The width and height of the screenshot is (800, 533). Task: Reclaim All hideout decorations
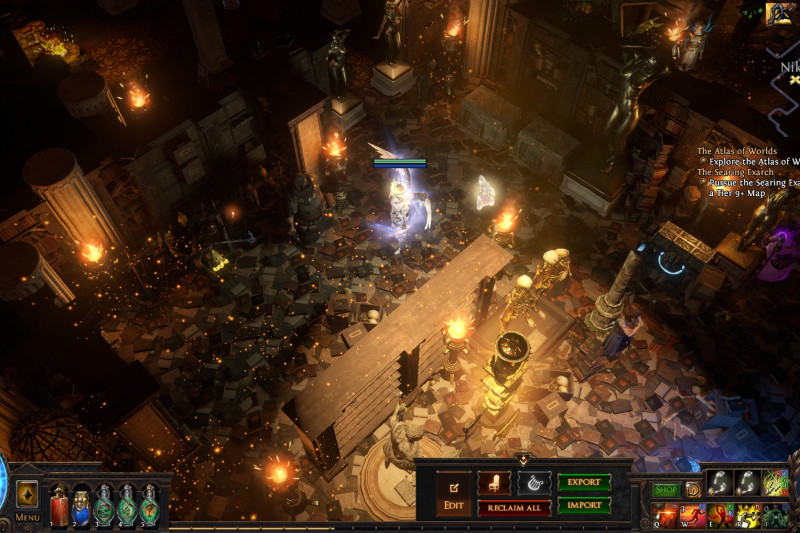click(x=514, y=507)
